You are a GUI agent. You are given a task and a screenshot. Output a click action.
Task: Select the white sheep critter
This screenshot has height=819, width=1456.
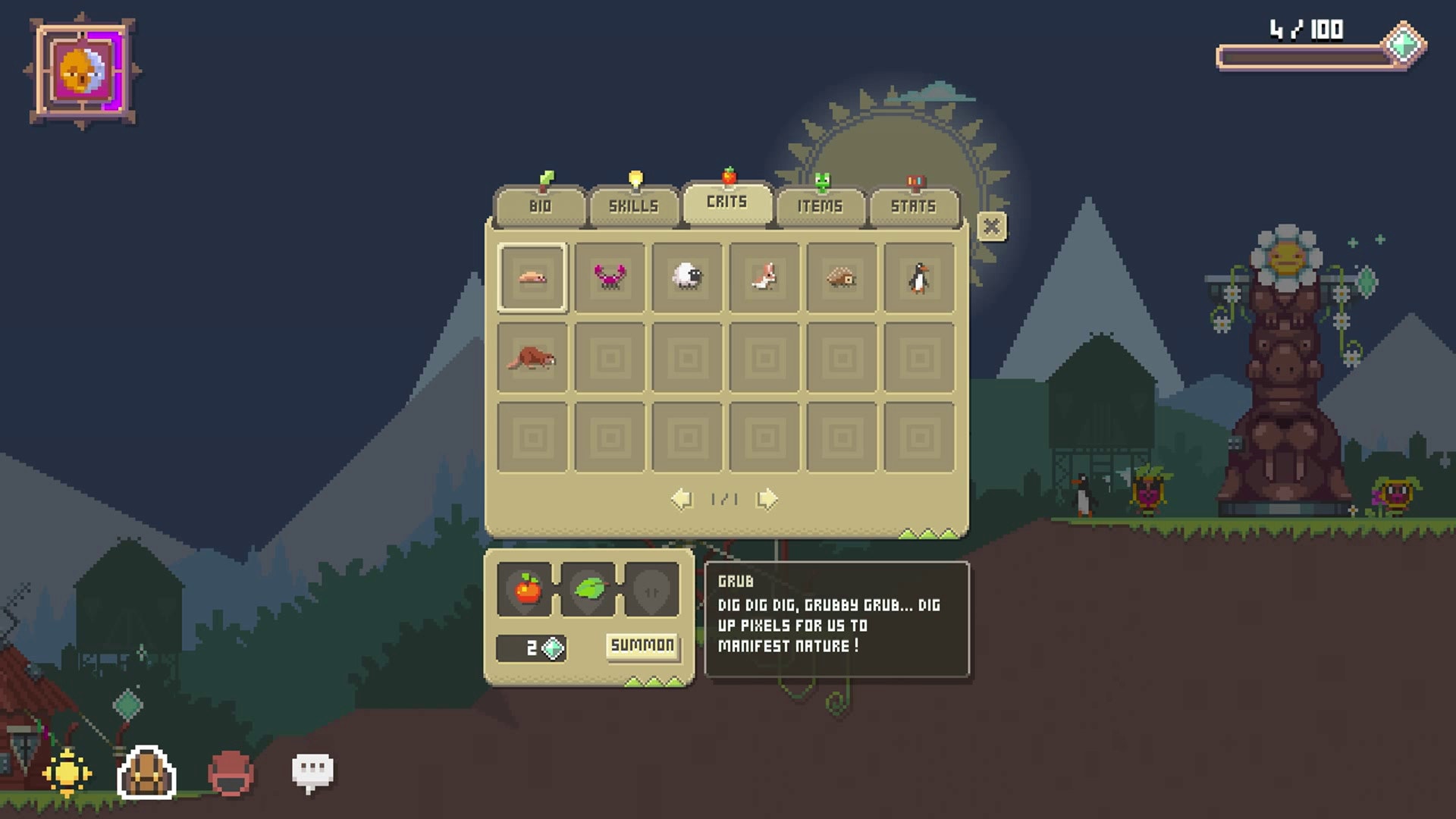tap(687, 278)
